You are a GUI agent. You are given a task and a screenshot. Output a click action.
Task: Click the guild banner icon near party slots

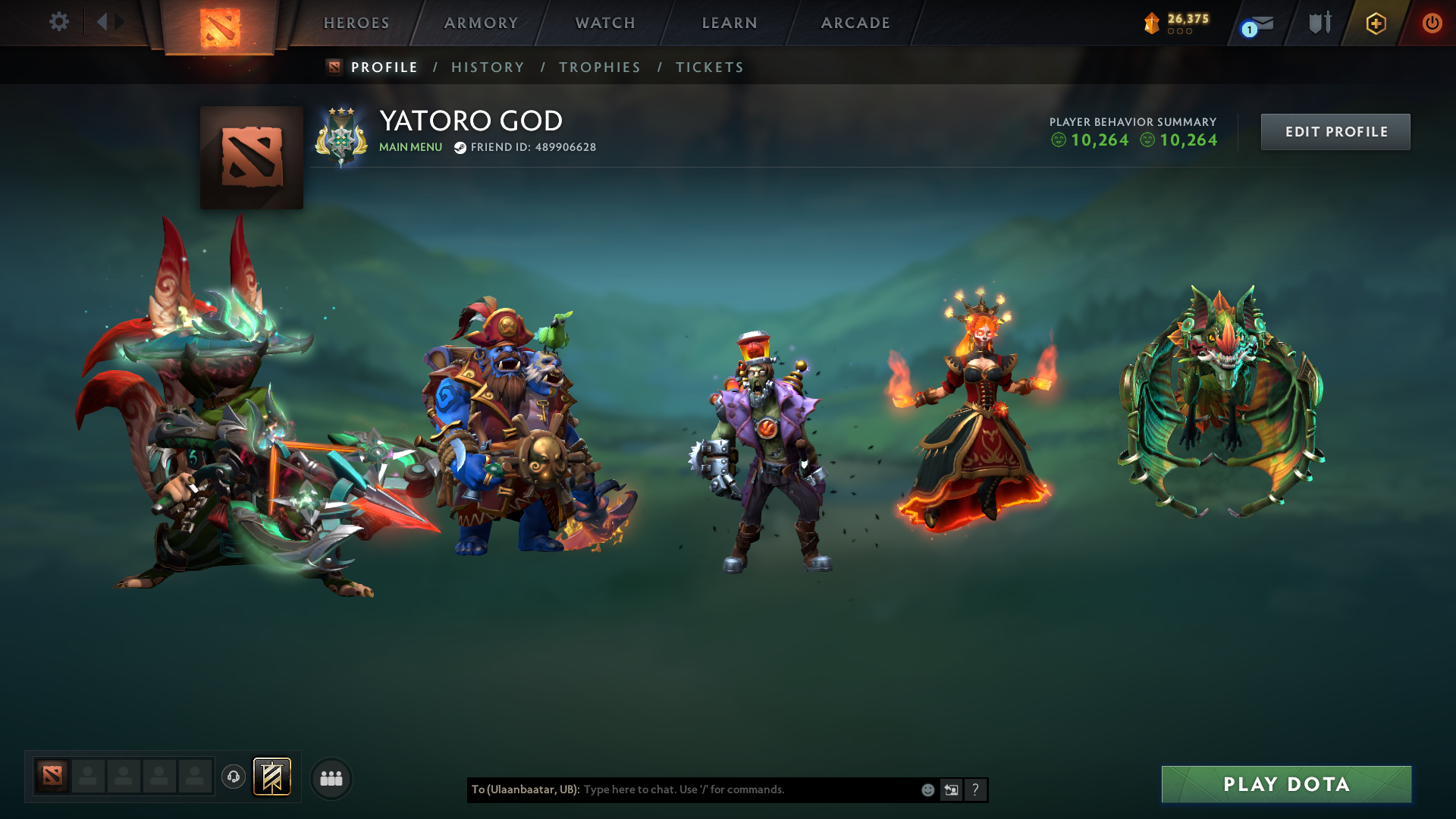click(x=272, y=777)
